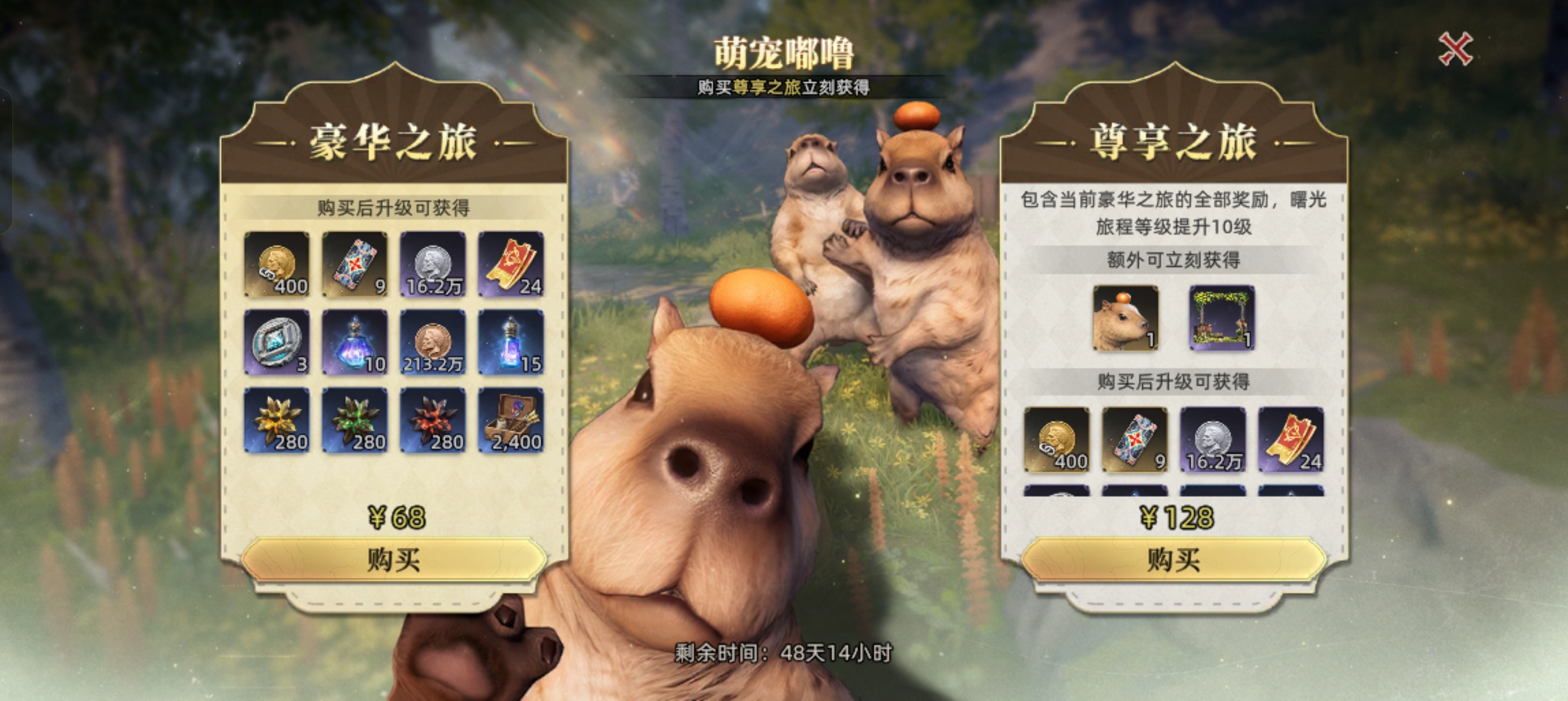Check the red ticket reward in 豪华之旅

[511, 264]
